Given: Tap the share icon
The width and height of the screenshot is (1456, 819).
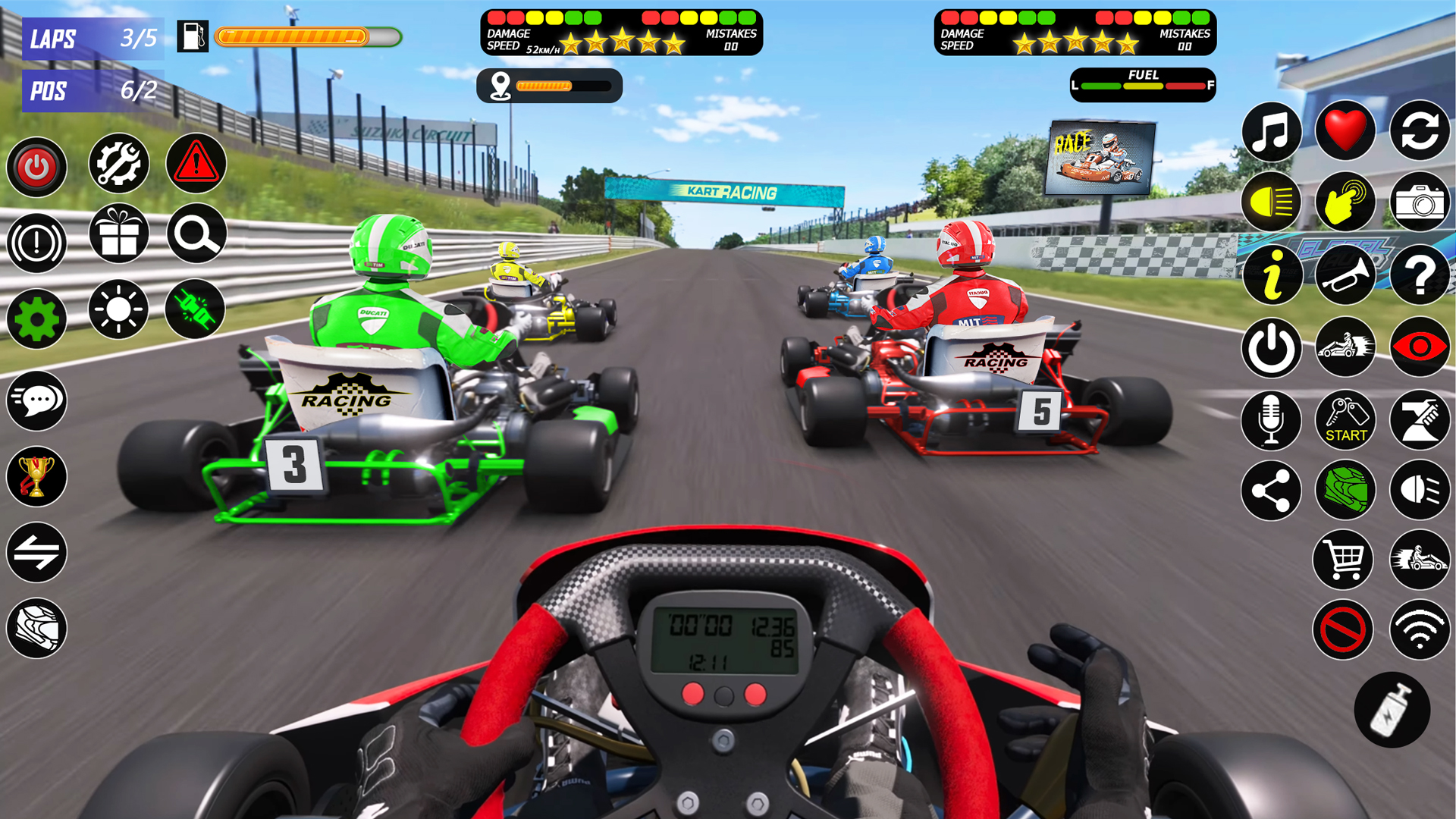Looking at the screenshot, I should 1272,491.
